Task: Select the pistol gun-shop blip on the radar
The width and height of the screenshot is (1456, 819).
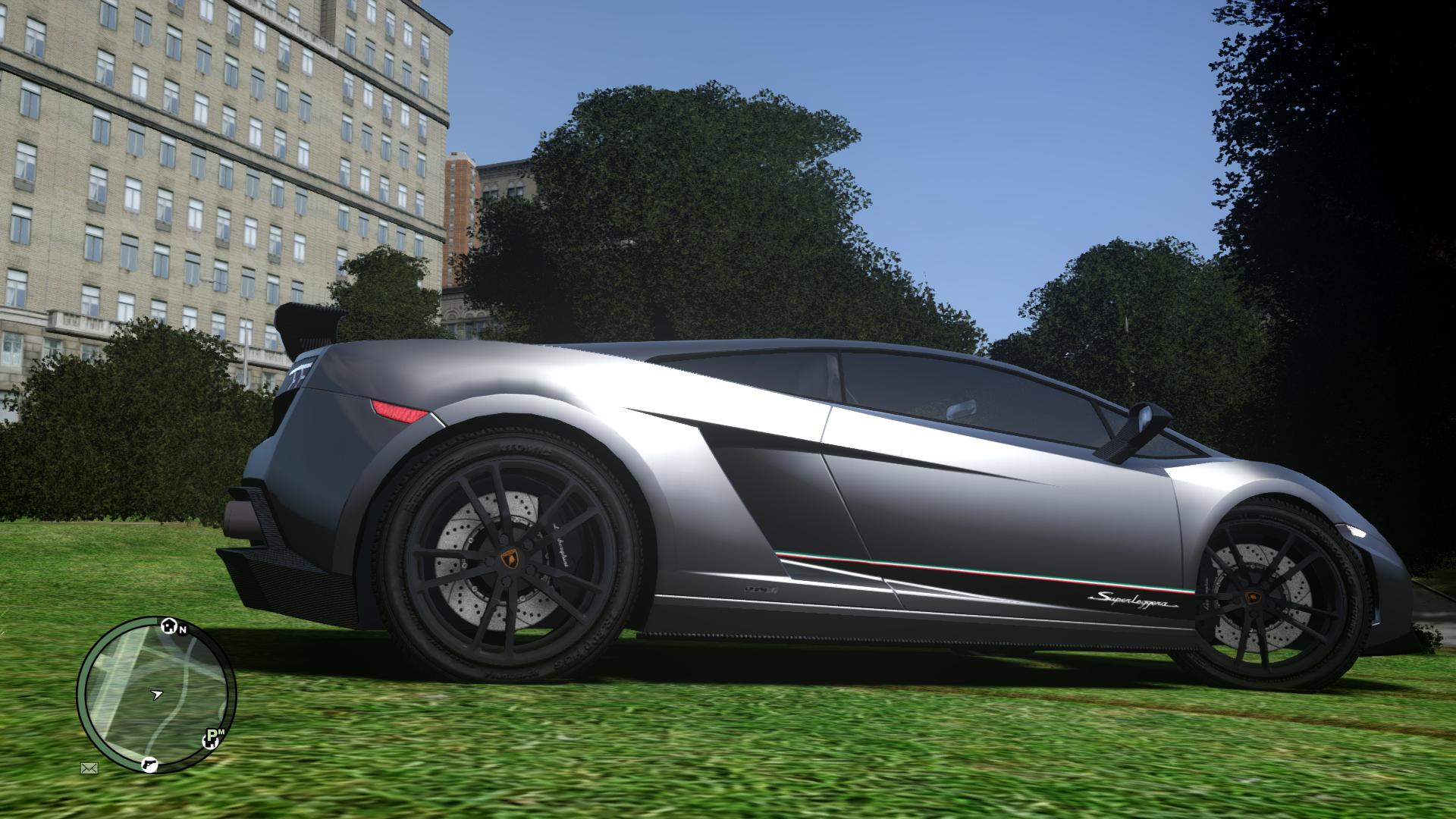Action: [149, 766]
